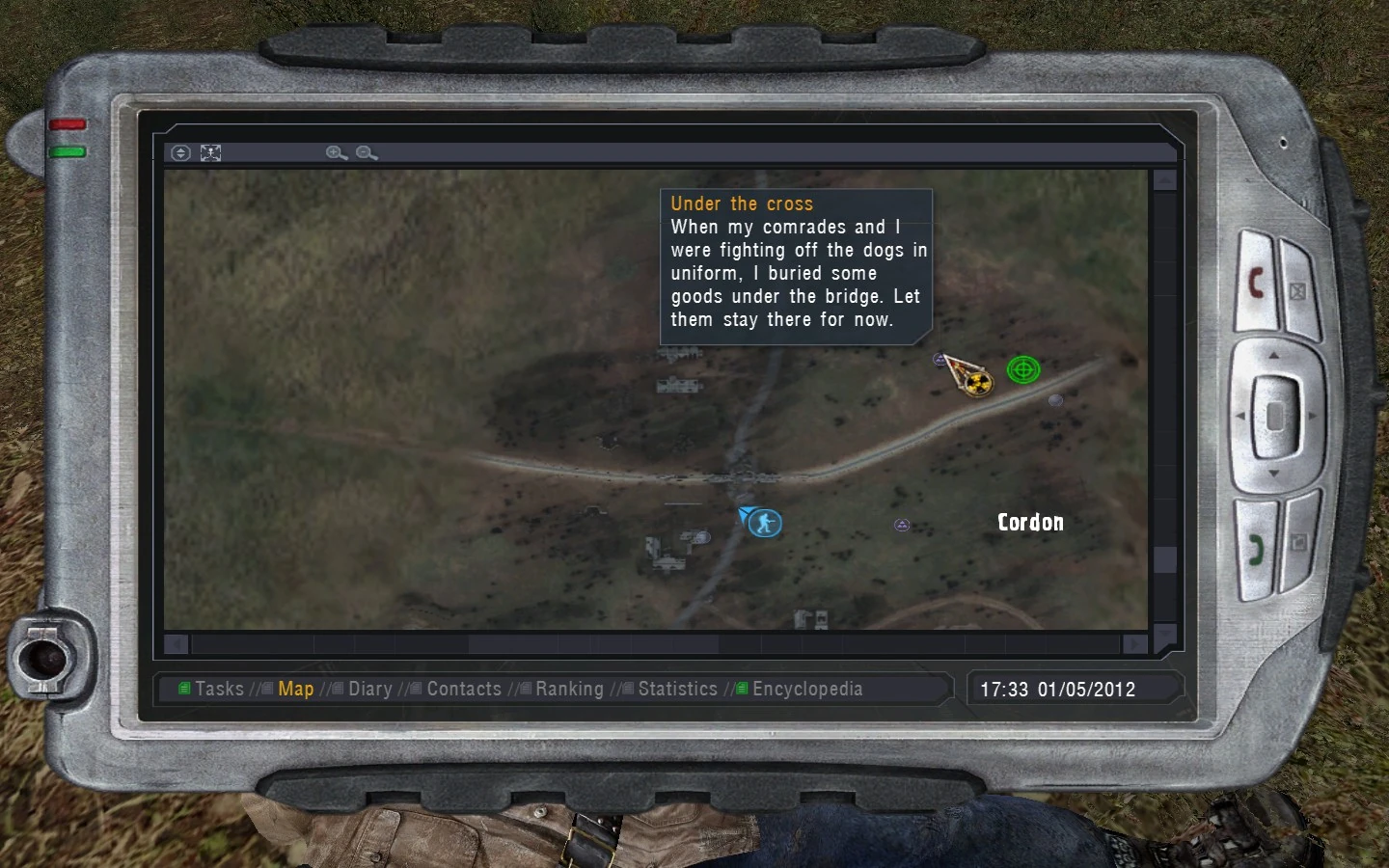Image resolution: width=1389 pixels, height=868 pixels.
Task: Select the blue player soldier marker
Action: (x=765, y=523)
